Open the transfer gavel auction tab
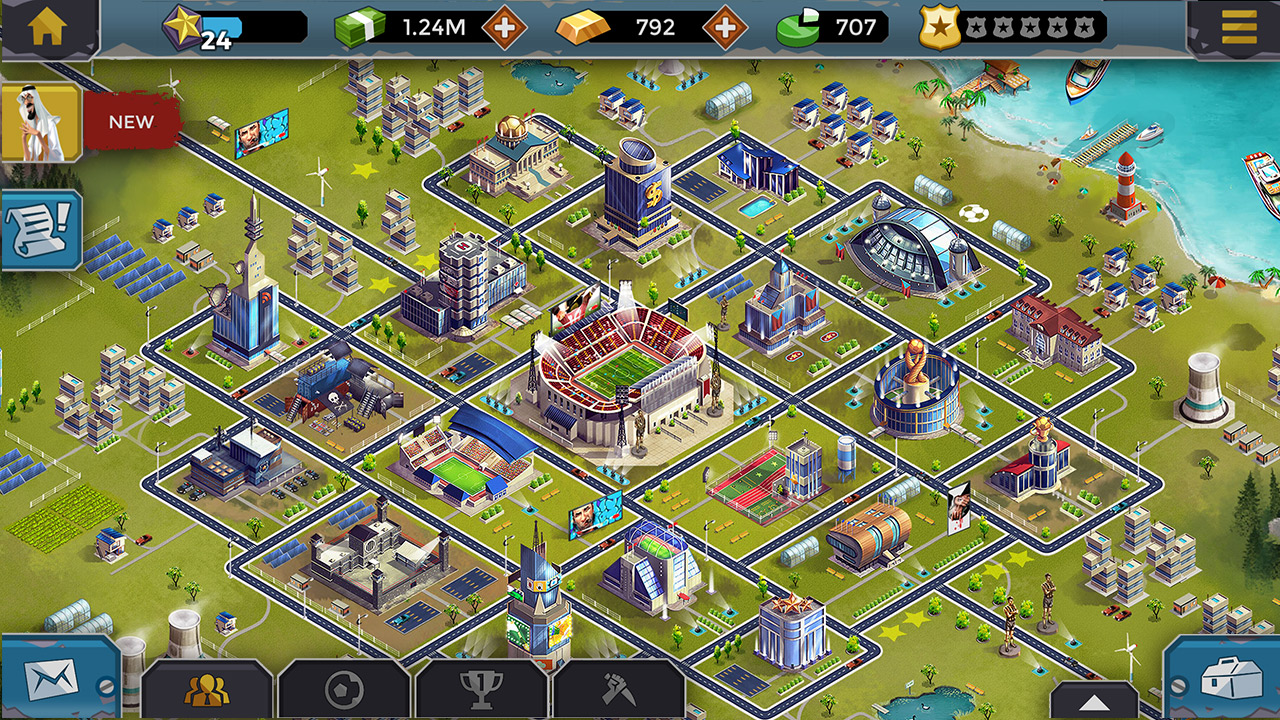This screenshot has width=1280, height=720. click(x=617, y=689)
